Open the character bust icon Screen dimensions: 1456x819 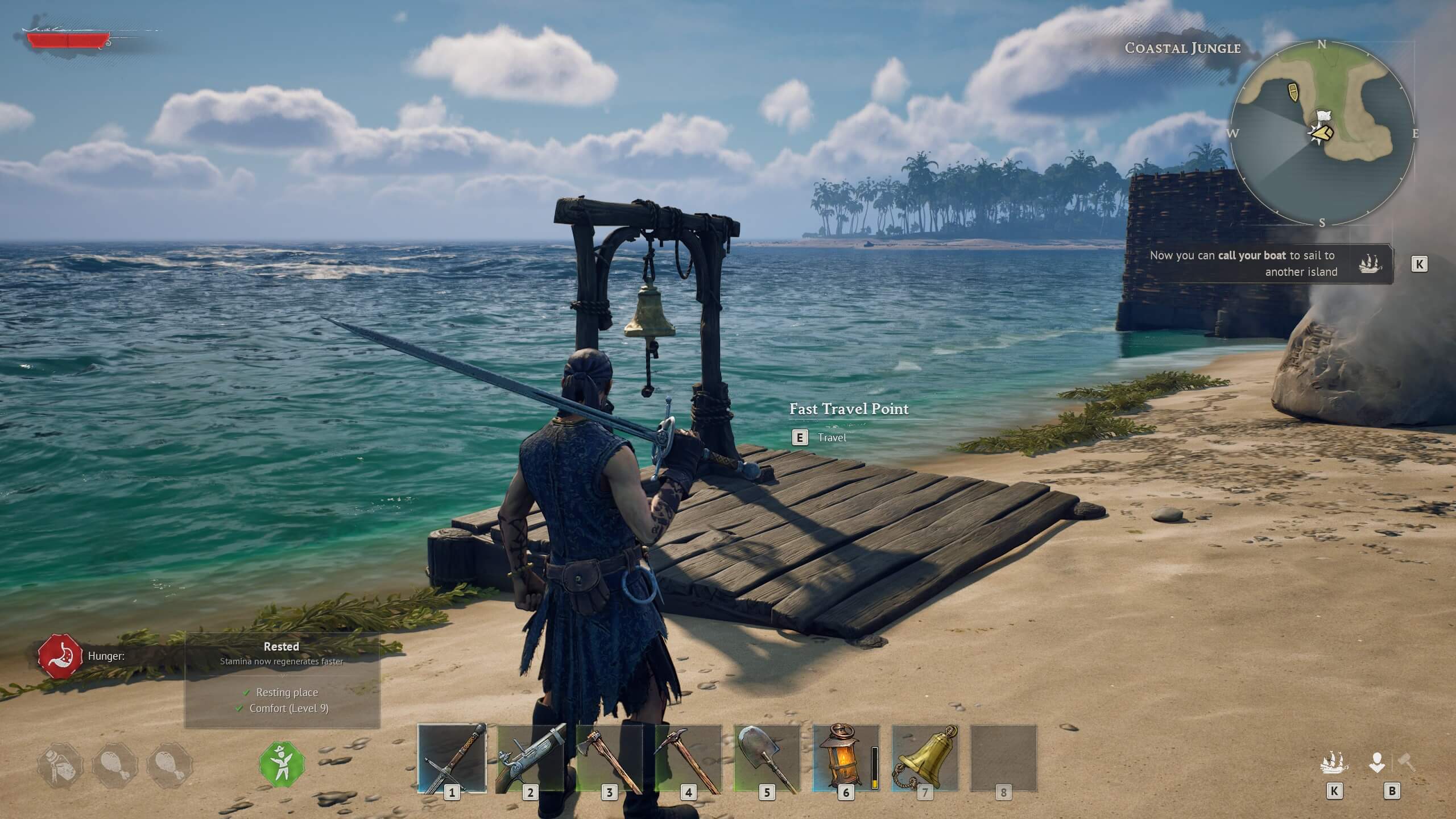tap(1377, 763)
